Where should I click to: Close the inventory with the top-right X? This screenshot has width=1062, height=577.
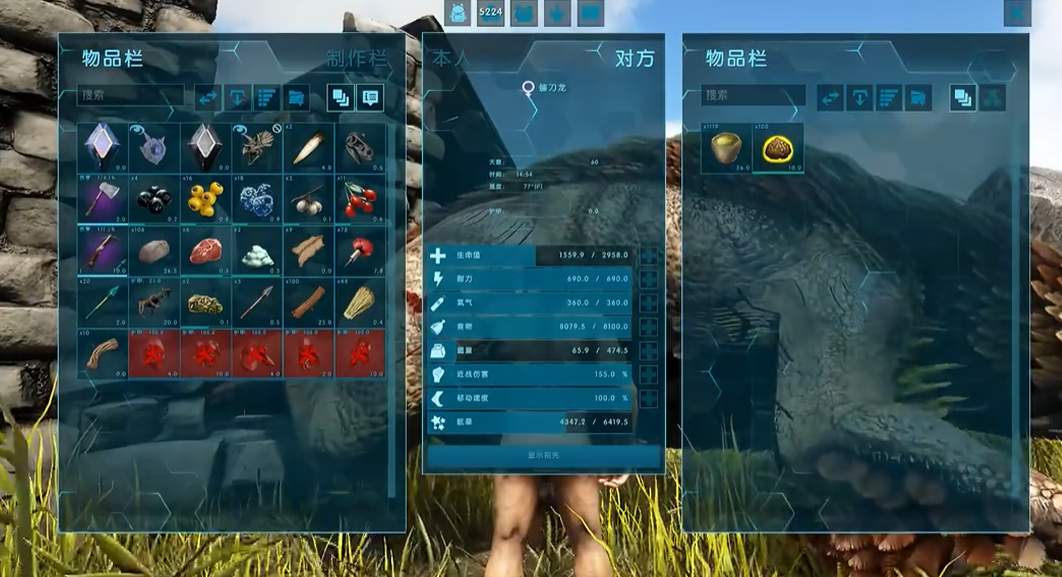coord(1017,13)
